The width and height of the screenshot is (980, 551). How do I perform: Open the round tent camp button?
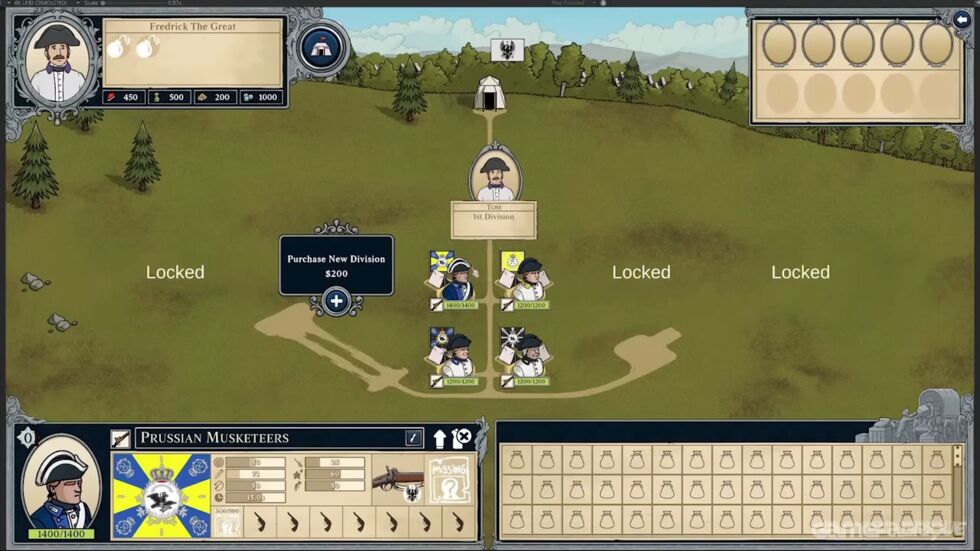tap(322, 47)
